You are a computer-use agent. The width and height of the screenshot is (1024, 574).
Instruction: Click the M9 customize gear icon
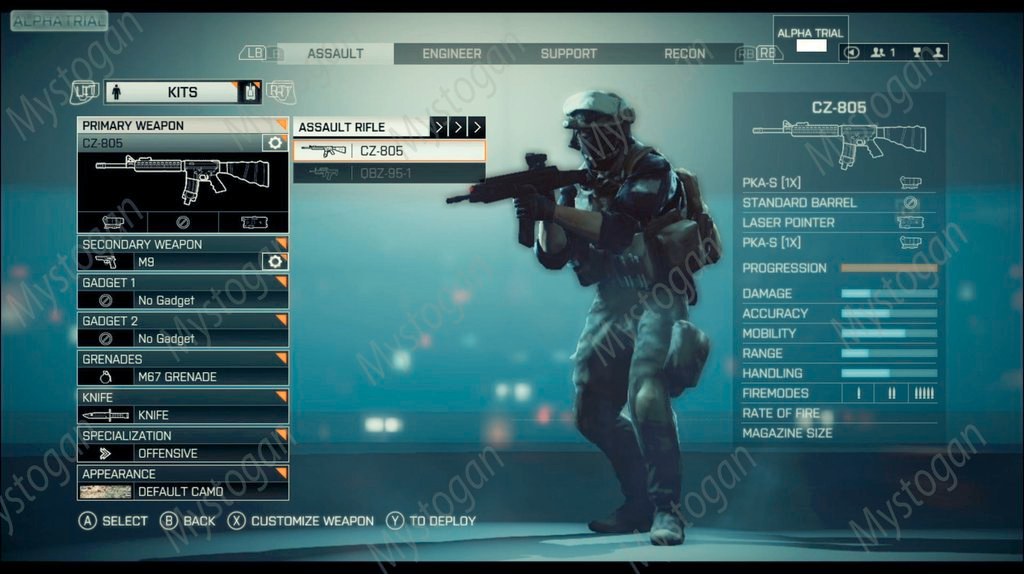275,262
